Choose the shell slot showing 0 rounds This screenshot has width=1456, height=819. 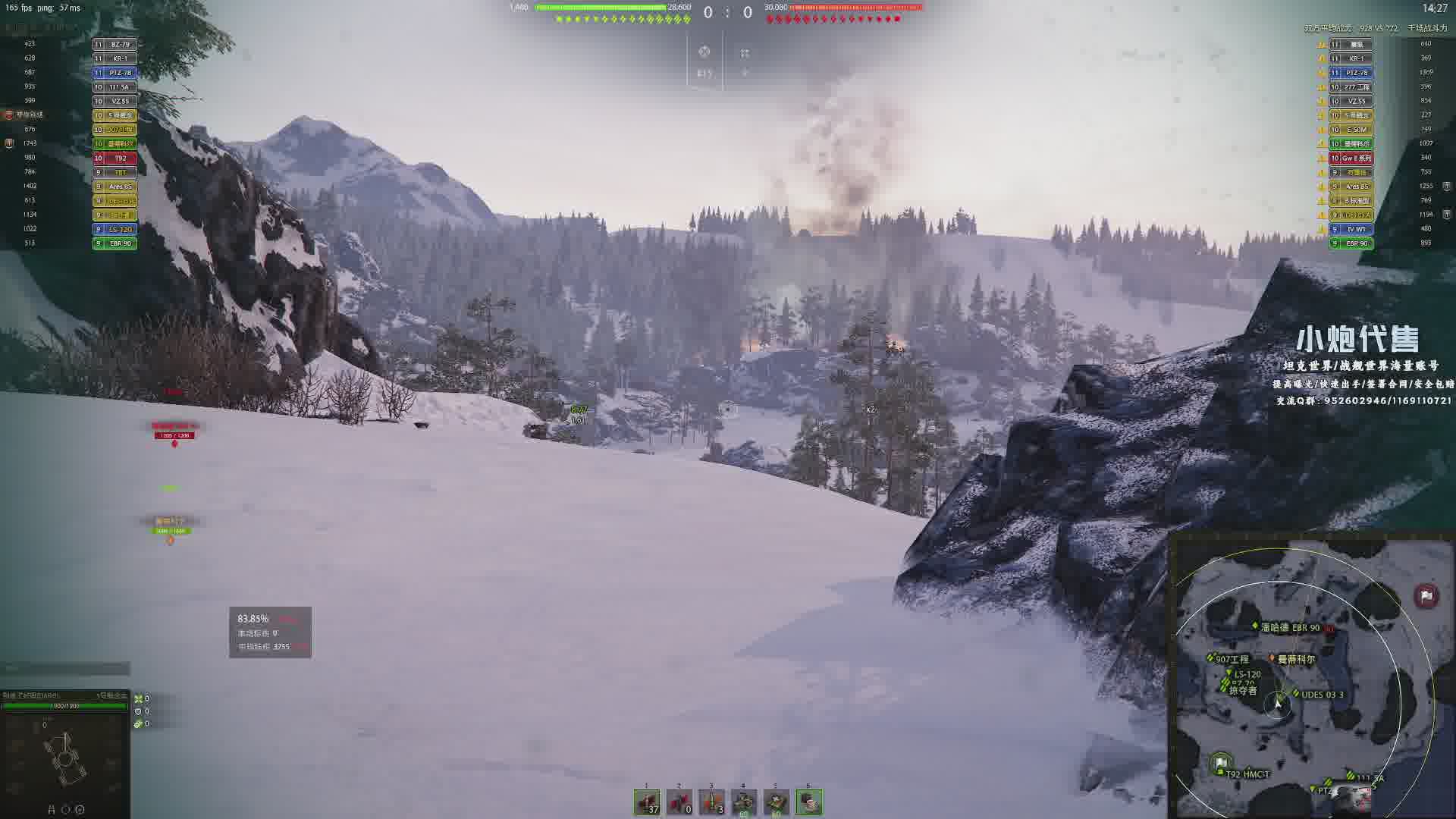[679, 802]
